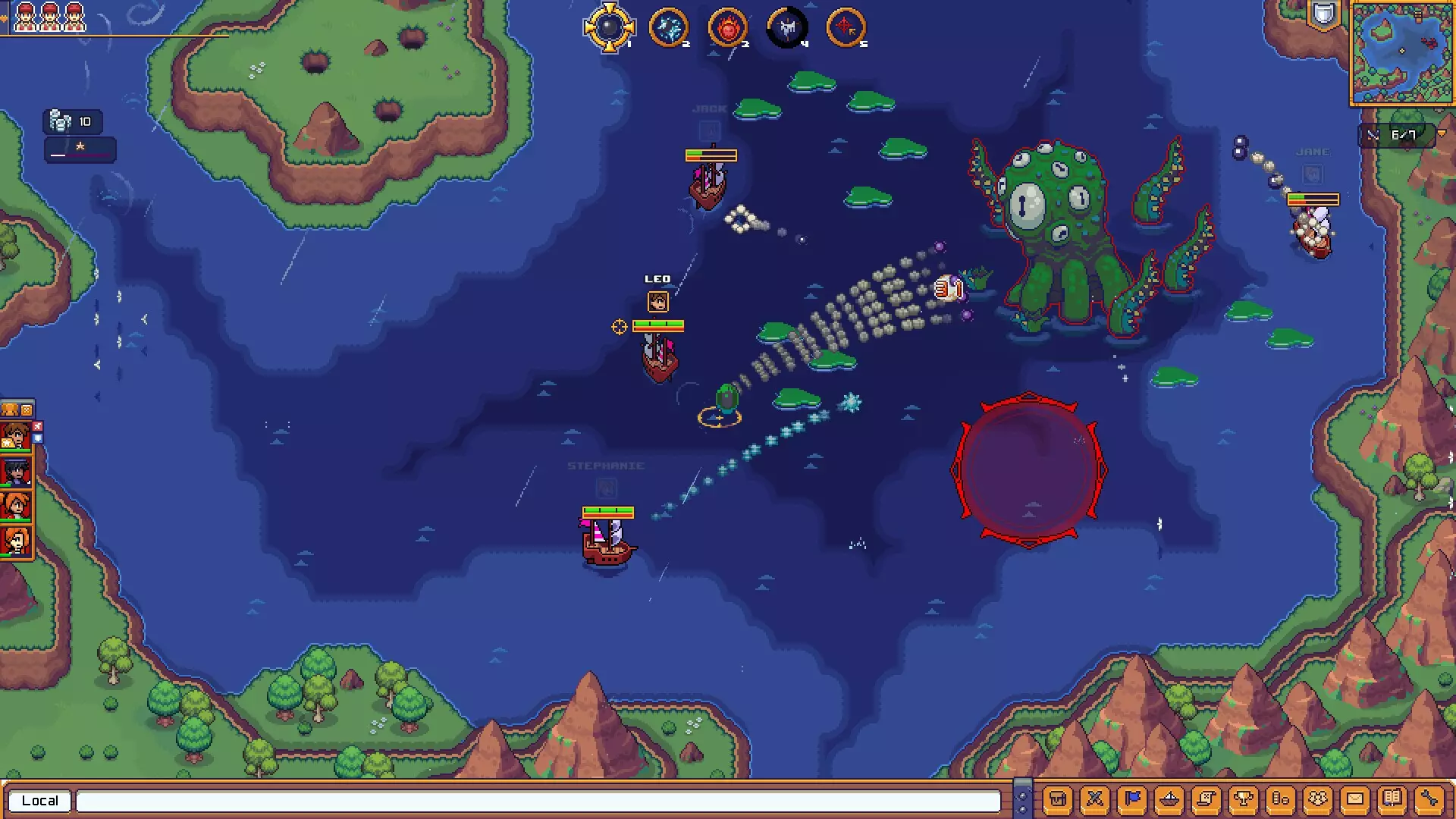Open the book guide icon
The image size is (1456, 819).
[1394, 799]
